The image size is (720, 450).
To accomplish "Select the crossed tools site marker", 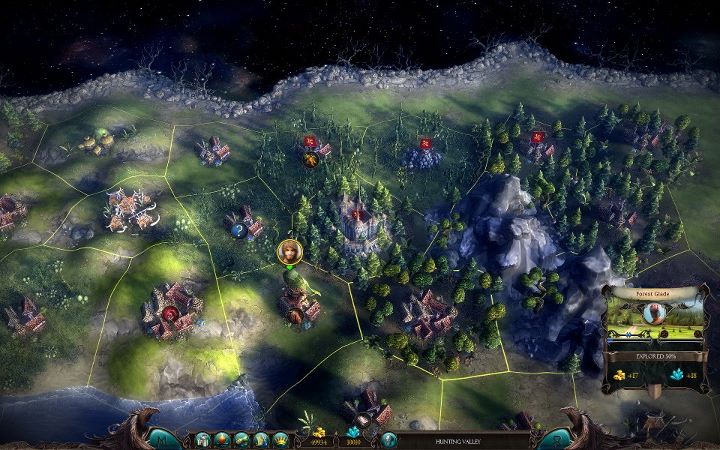I will pos(311,158).
